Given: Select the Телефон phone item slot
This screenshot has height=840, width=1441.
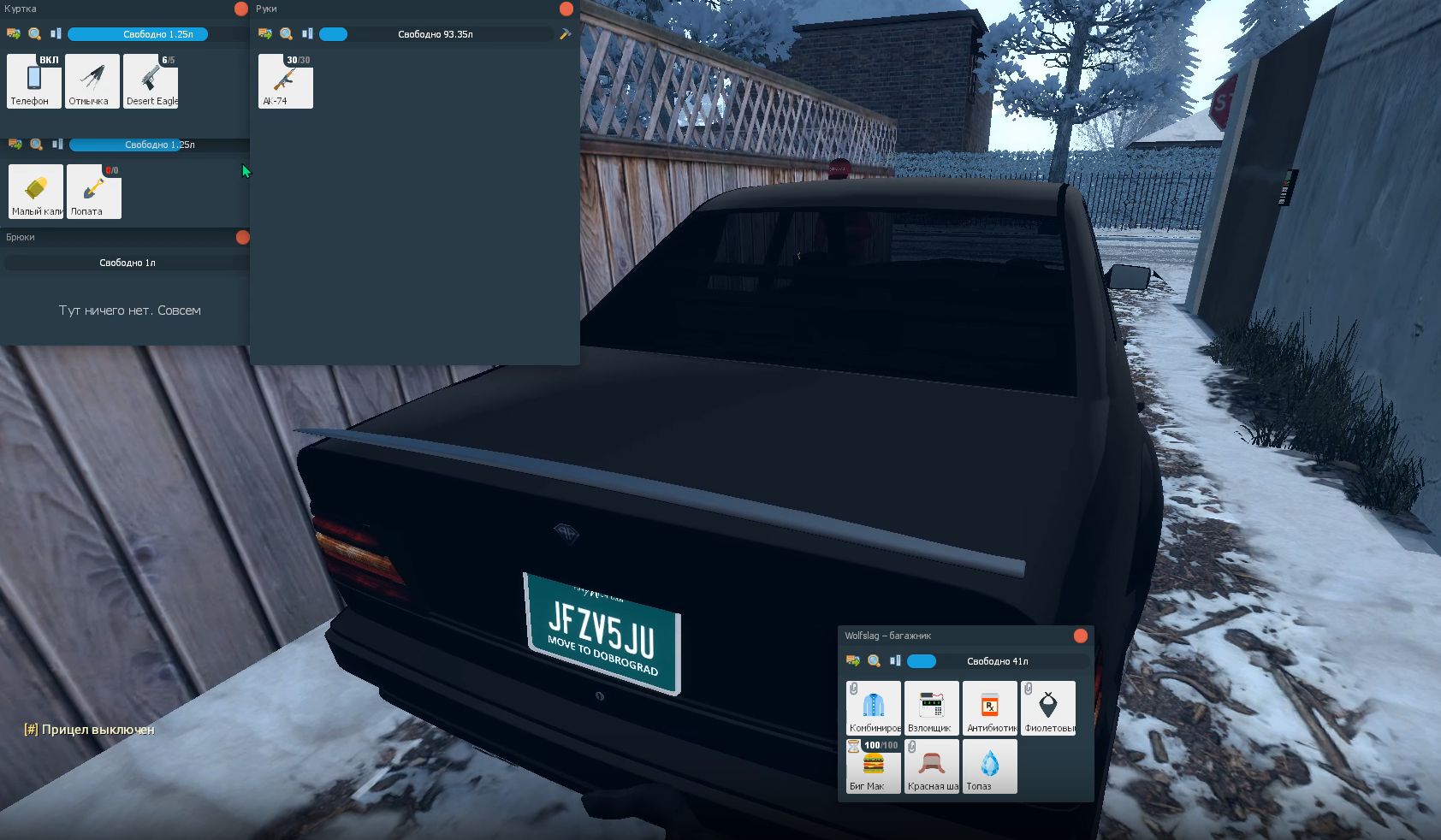Looking at the screenshot, I should [34, 80].
